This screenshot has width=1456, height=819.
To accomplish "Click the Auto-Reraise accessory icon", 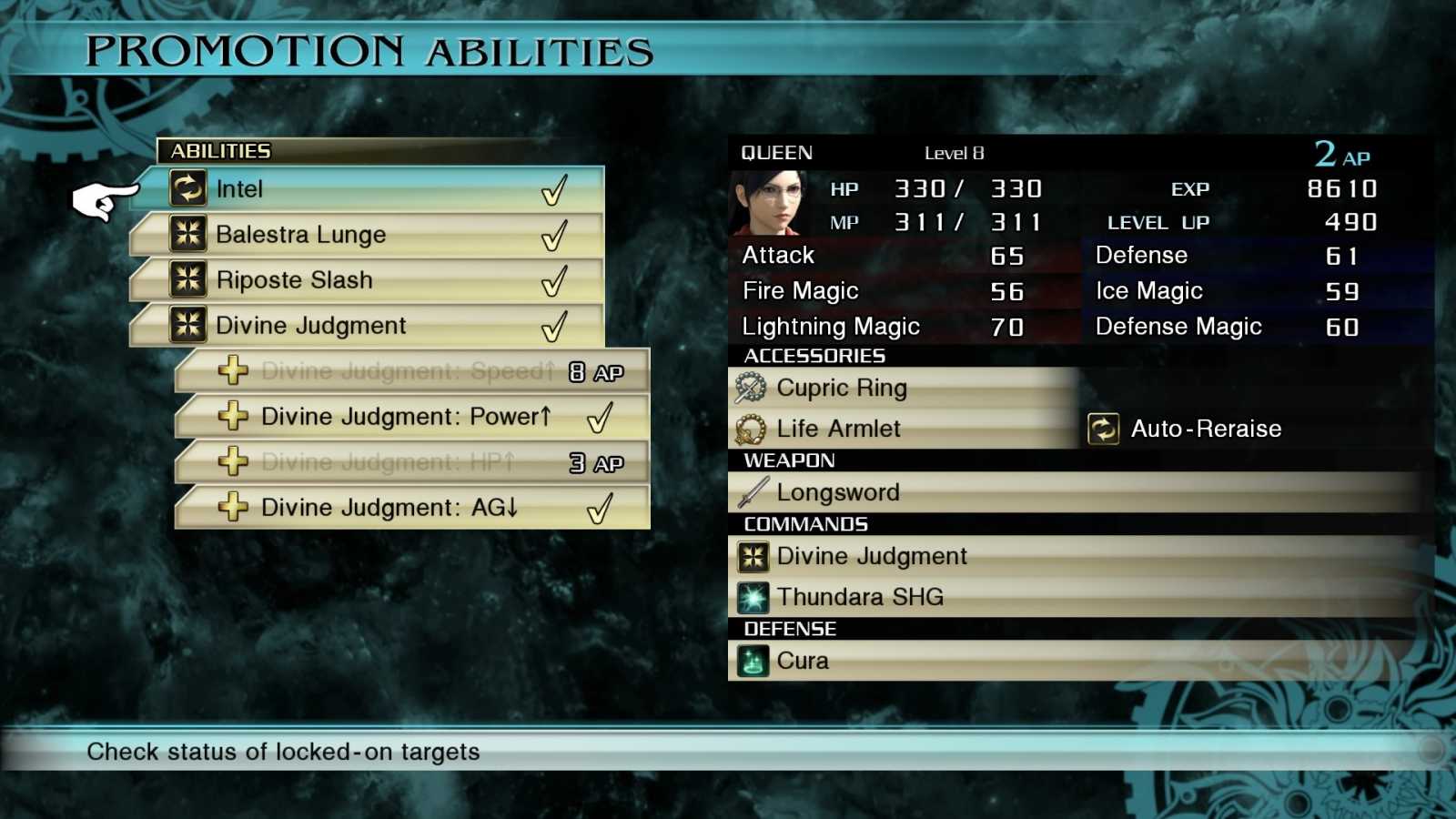I will point(1104,428).
